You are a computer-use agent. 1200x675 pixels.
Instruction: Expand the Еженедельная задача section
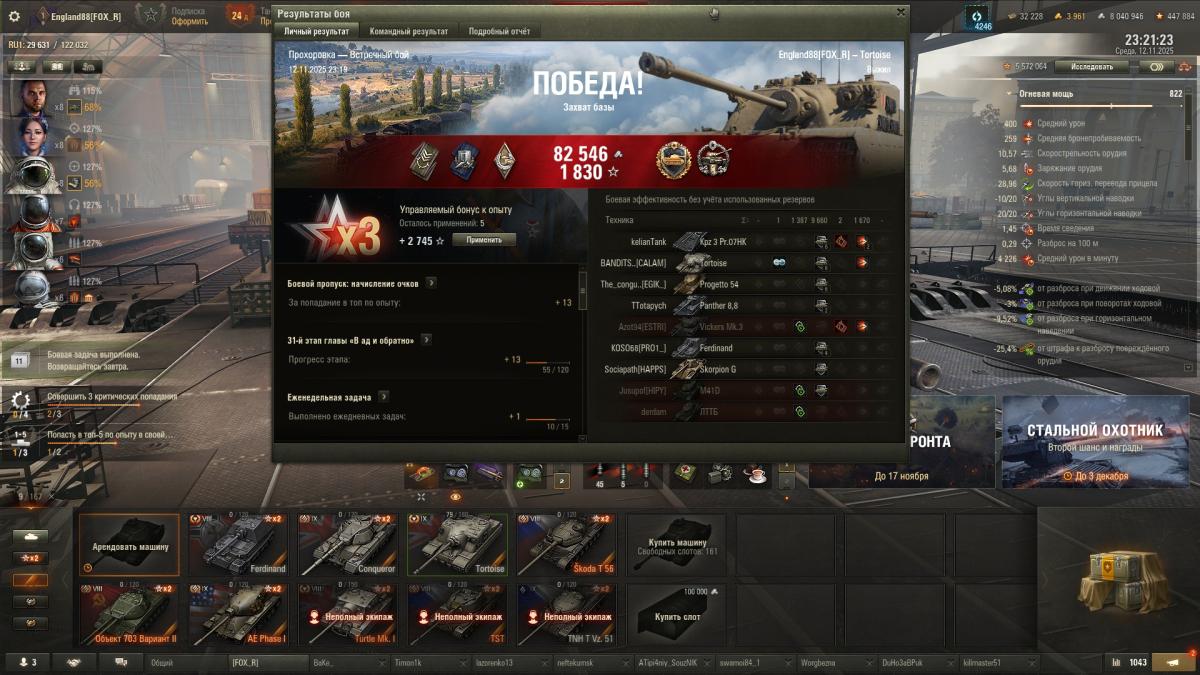(x=383, y=397)
